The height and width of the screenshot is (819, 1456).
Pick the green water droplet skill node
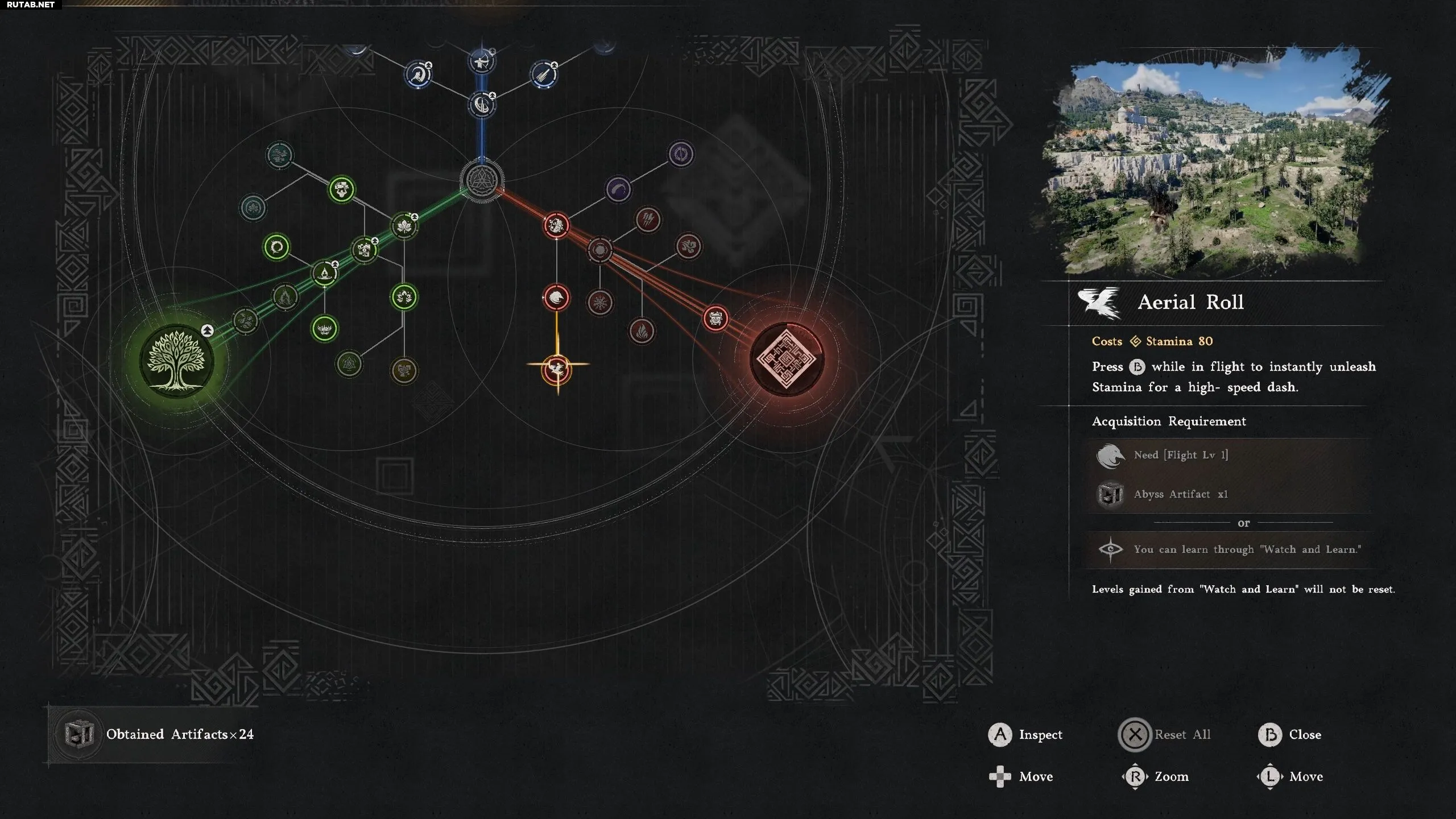[325, 274]
